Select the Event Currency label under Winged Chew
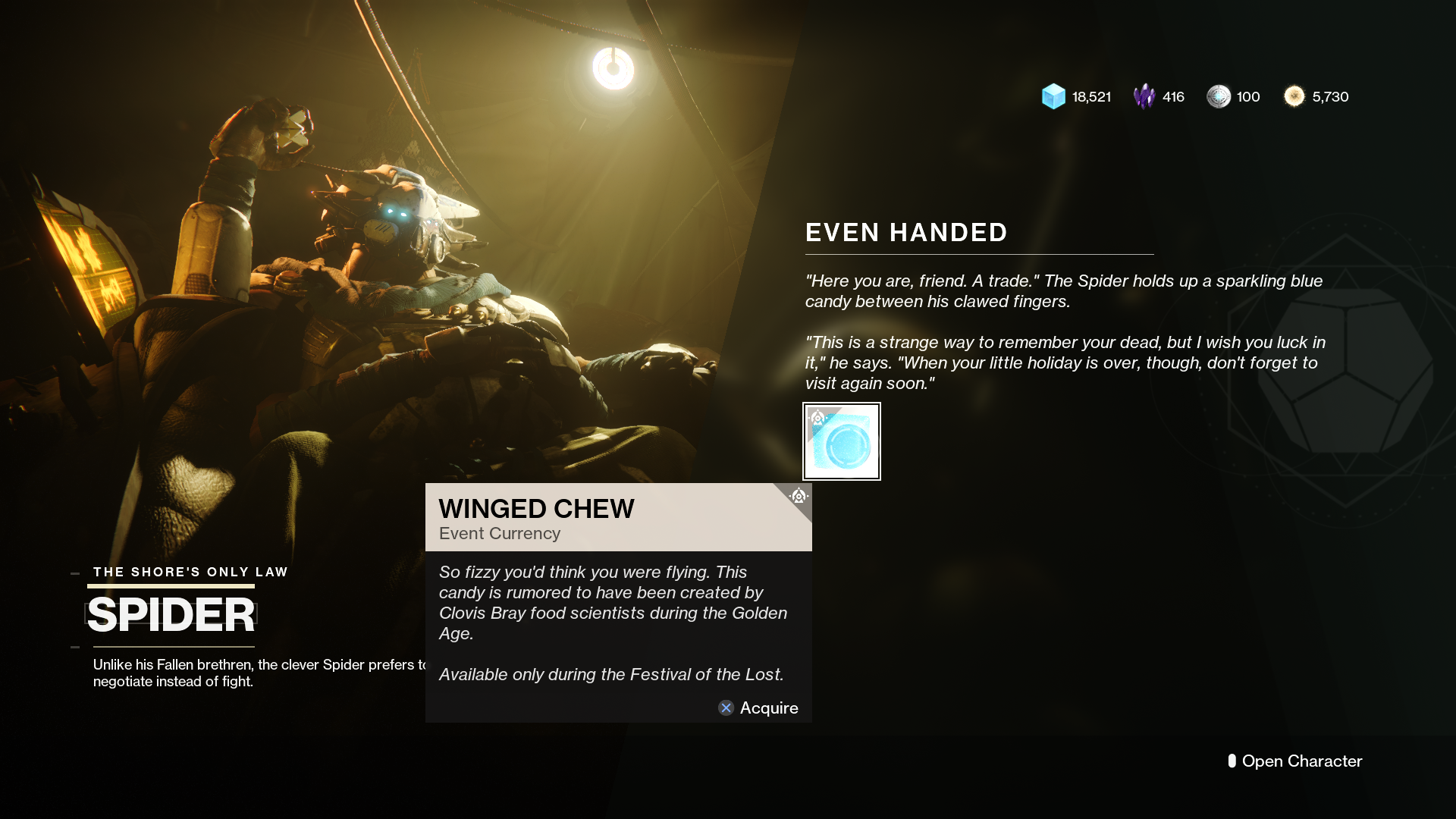This screenshot has width=1456, height=819. pyautogui.click(x=498, y=533)
